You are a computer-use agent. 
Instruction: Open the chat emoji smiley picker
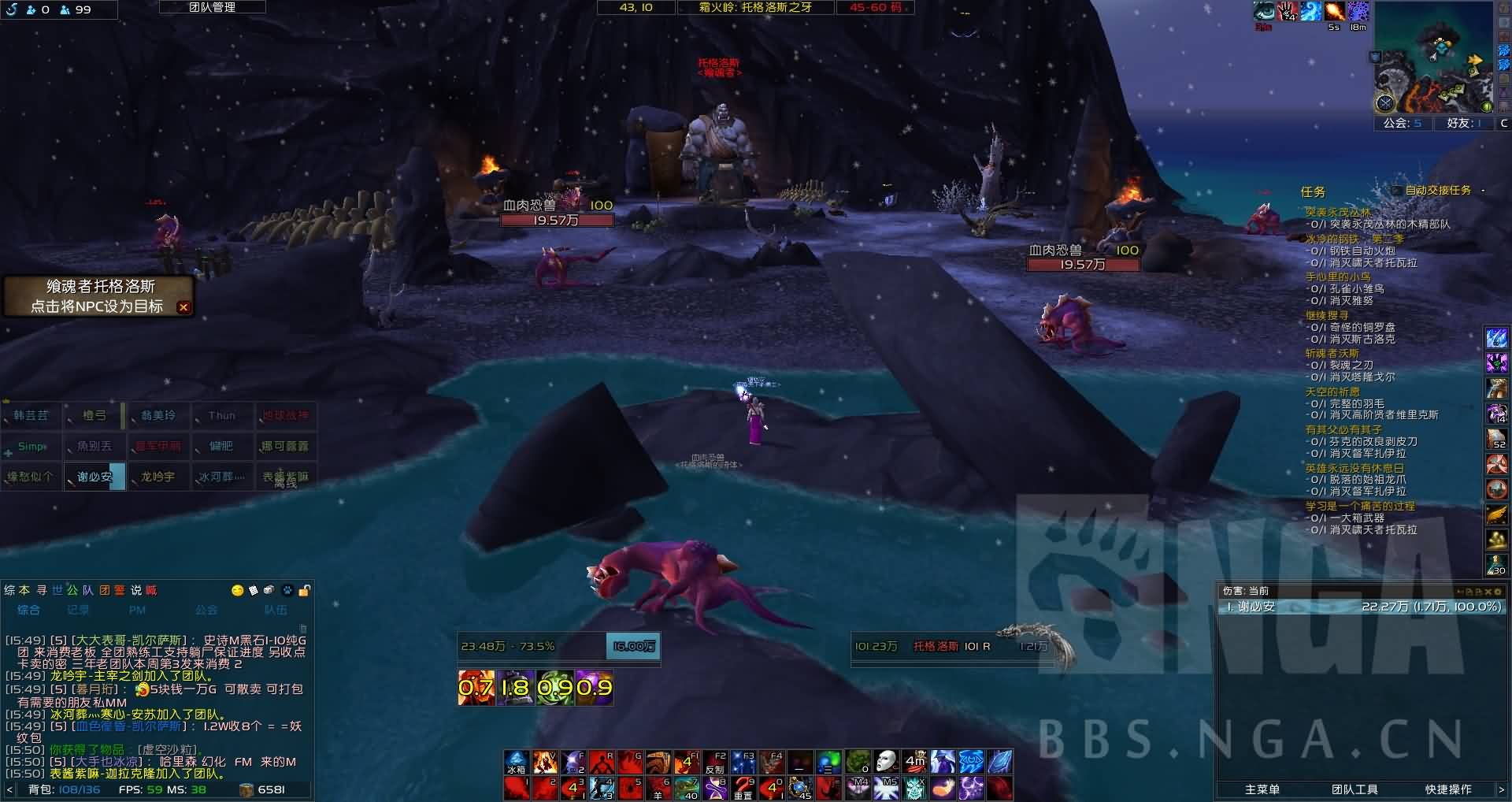click(x=237, y=590)
